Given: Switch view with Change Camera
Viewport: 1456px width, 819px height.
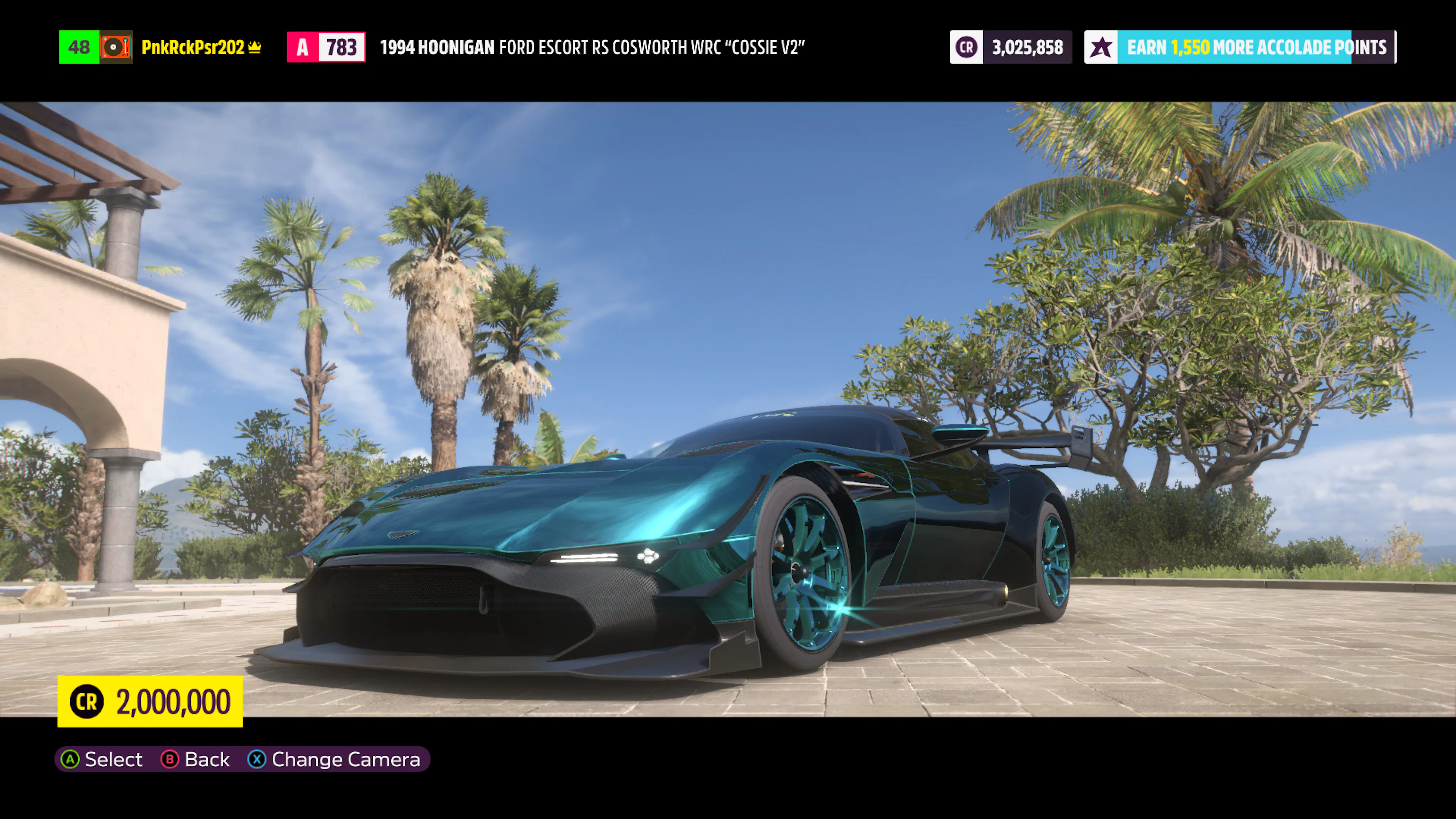Looking at the screenshot, I should coord(334,759).
